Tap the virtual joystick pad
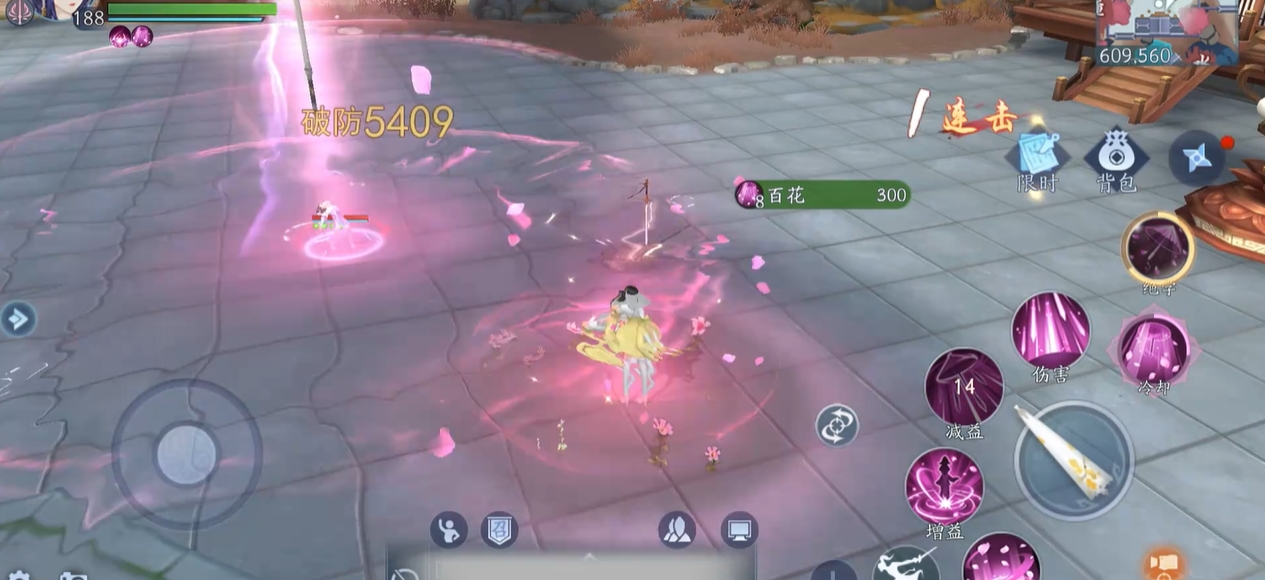The height and width of the screenshot is (580, 1265). (x=186, y=455)
